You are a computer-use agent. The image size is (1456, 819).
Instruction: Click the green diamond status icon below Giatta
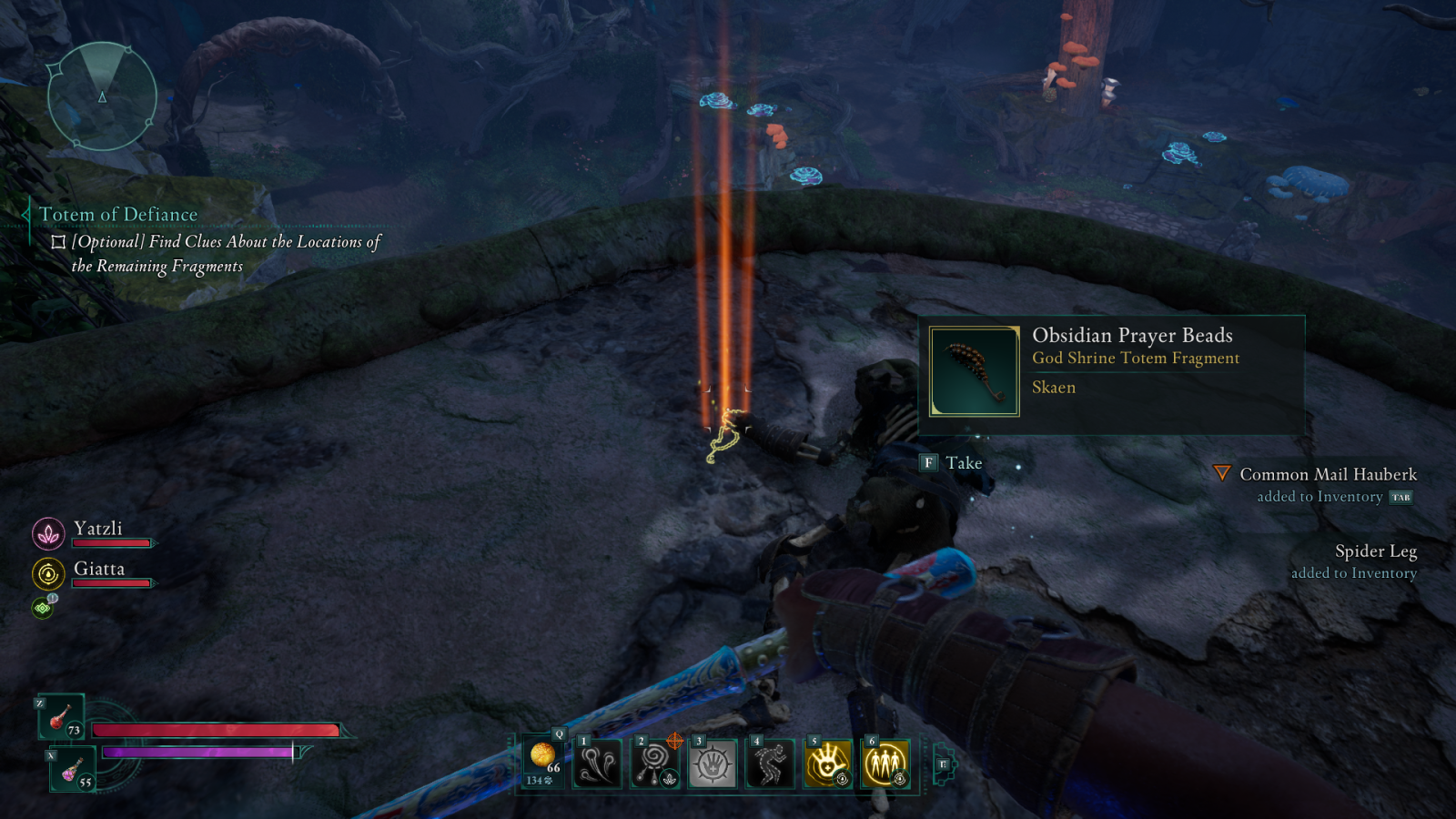pos(43,607)
